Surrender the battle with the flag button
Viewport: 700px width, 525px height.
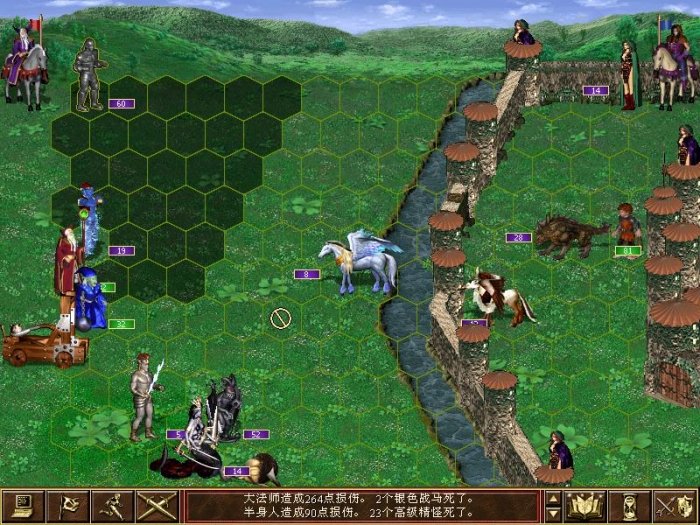(x=69, y=506)
